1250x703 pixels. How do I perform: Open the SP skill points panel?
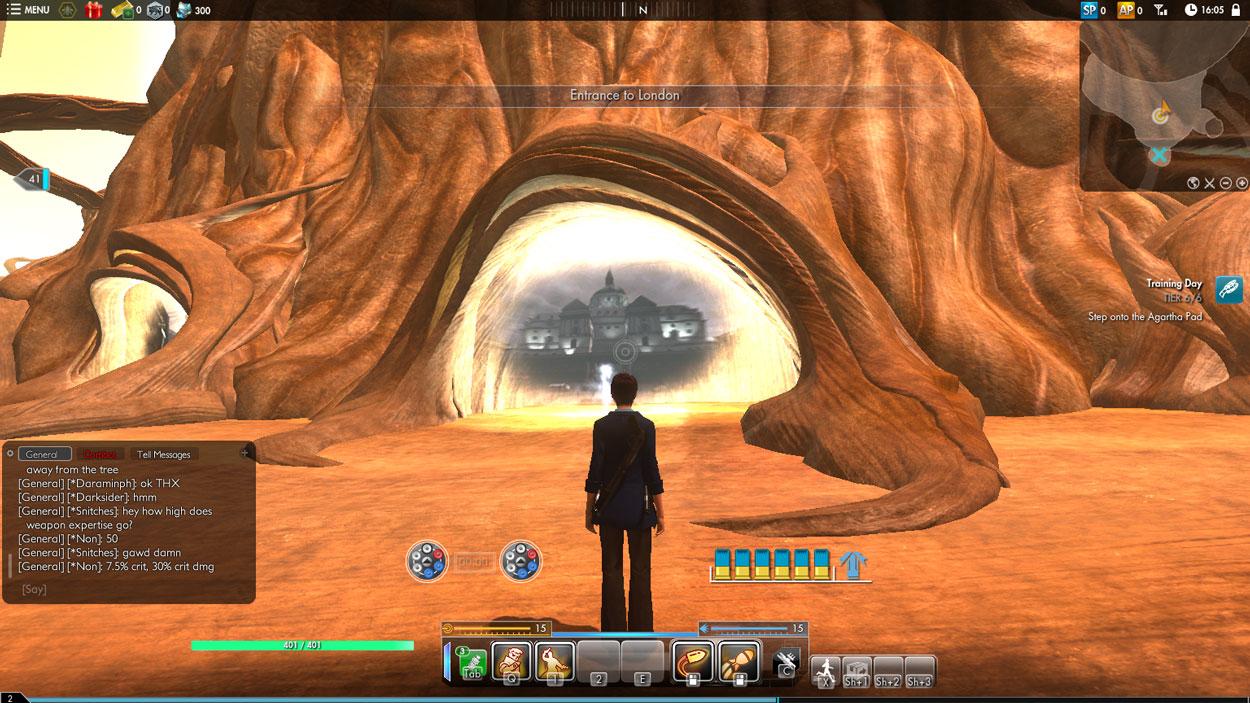pos(1089,10)
